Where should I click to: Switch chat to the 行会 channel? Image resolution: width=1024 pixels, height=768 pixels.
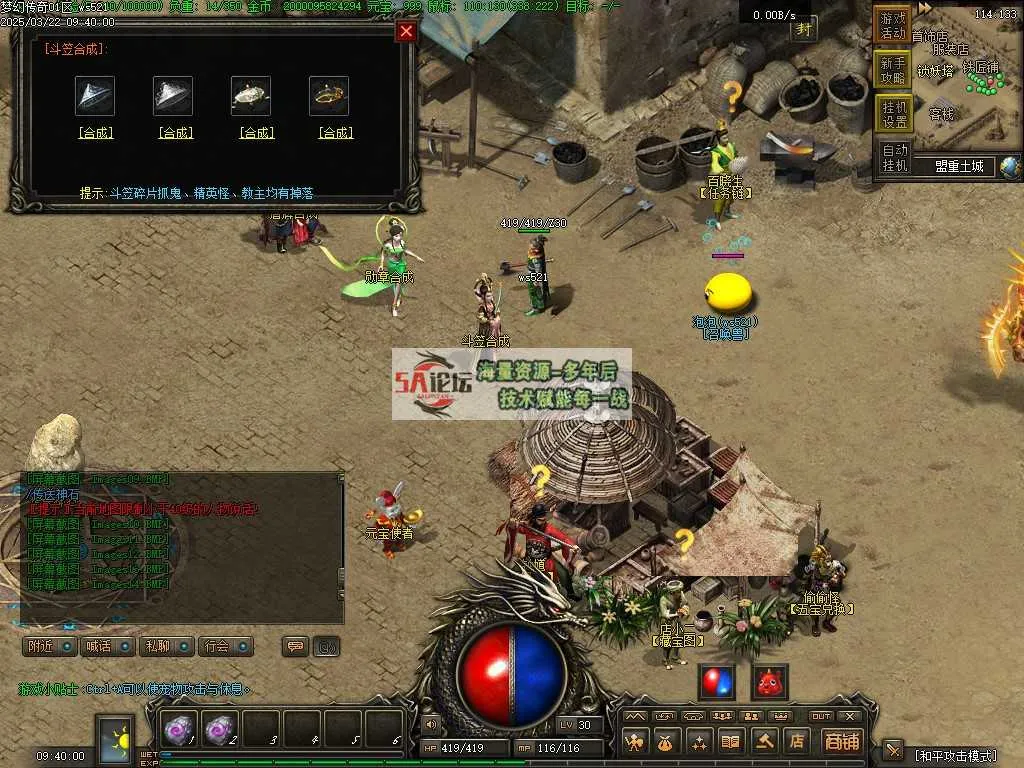pos(224,646)
